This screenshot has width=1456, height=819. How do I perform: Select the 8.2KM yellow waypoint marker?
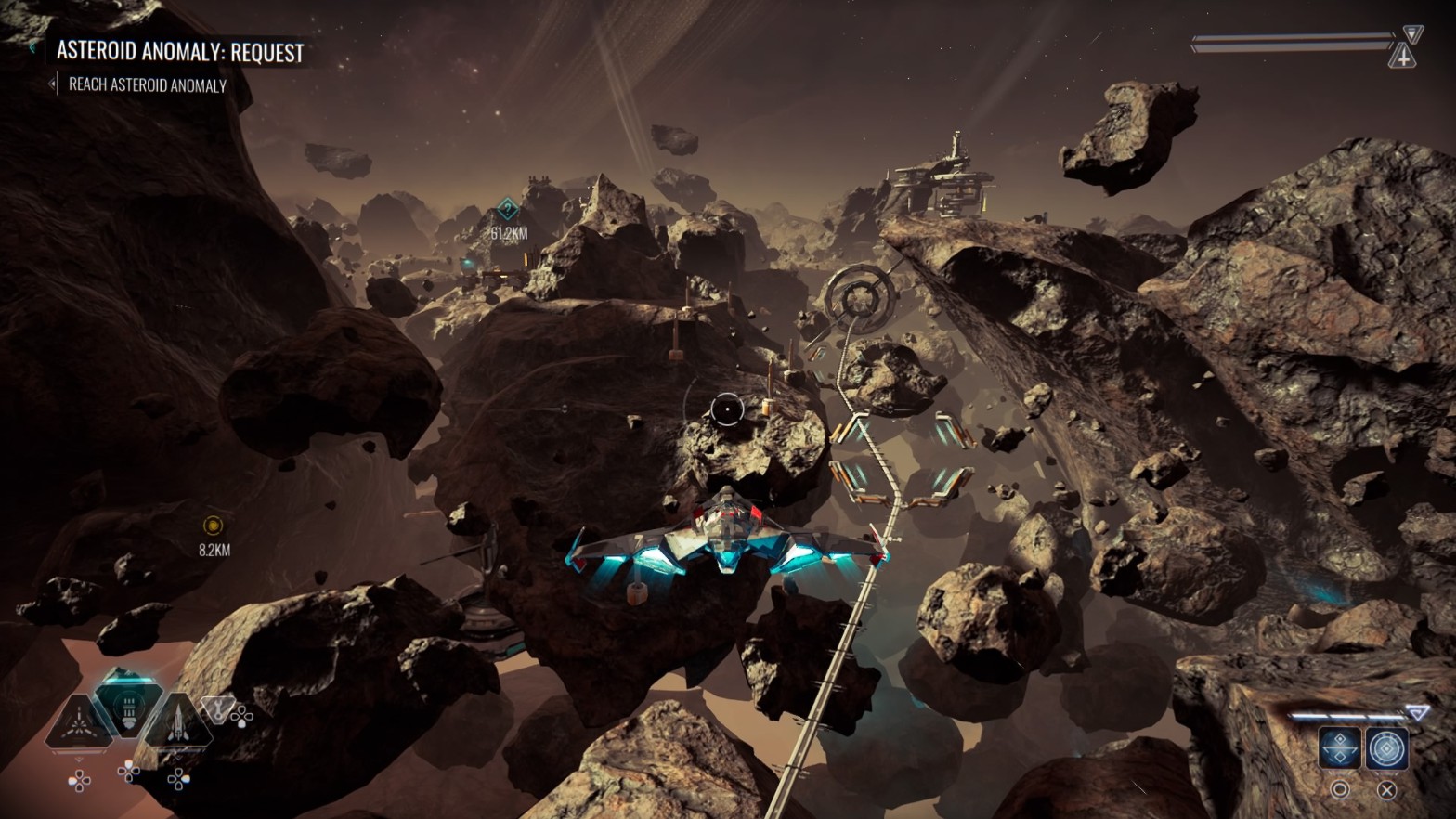point(213,526)
